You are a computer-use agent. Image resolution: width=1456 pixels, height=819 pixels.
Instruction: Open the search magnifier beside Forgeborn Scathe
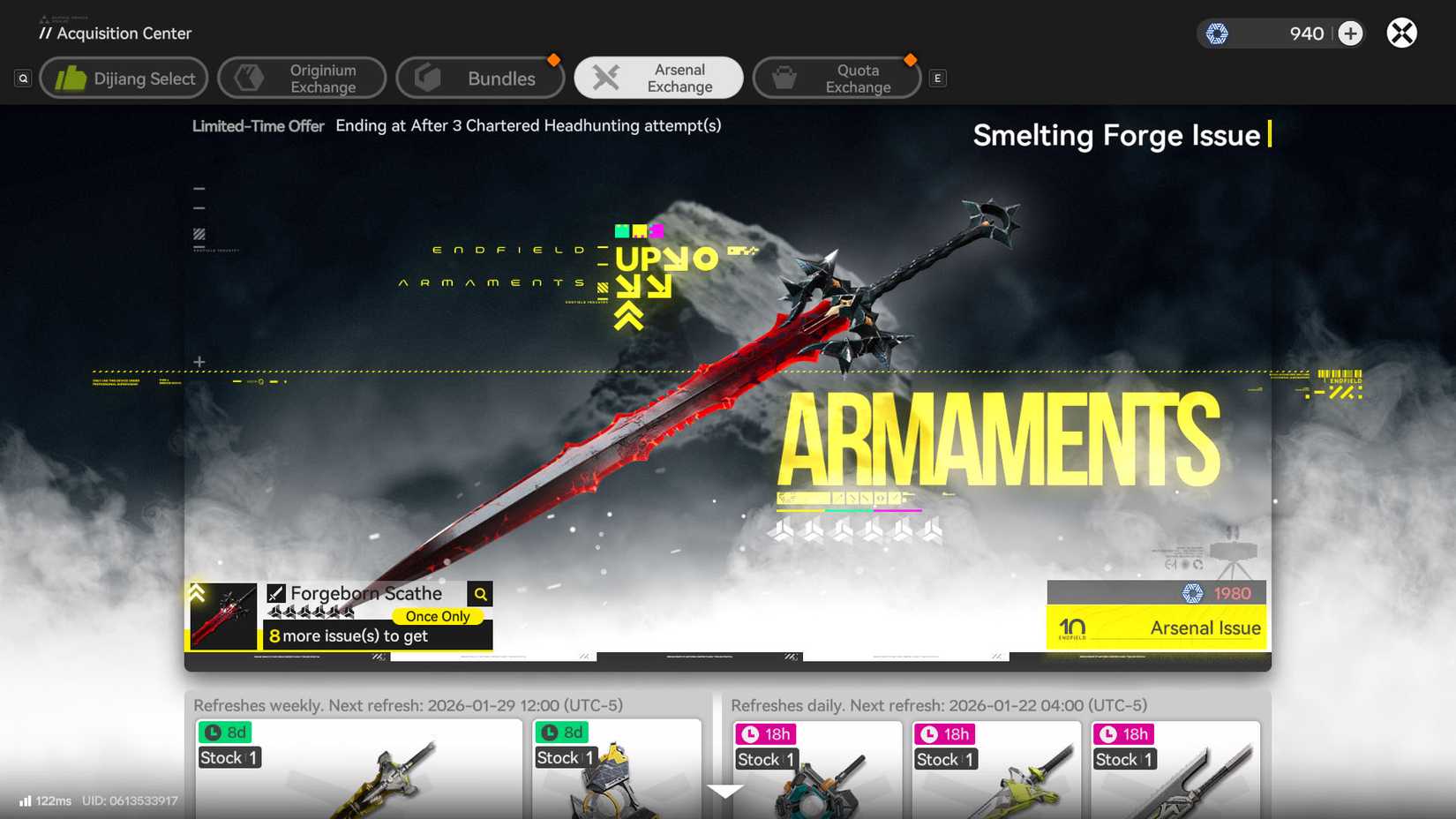click(480, 593)
